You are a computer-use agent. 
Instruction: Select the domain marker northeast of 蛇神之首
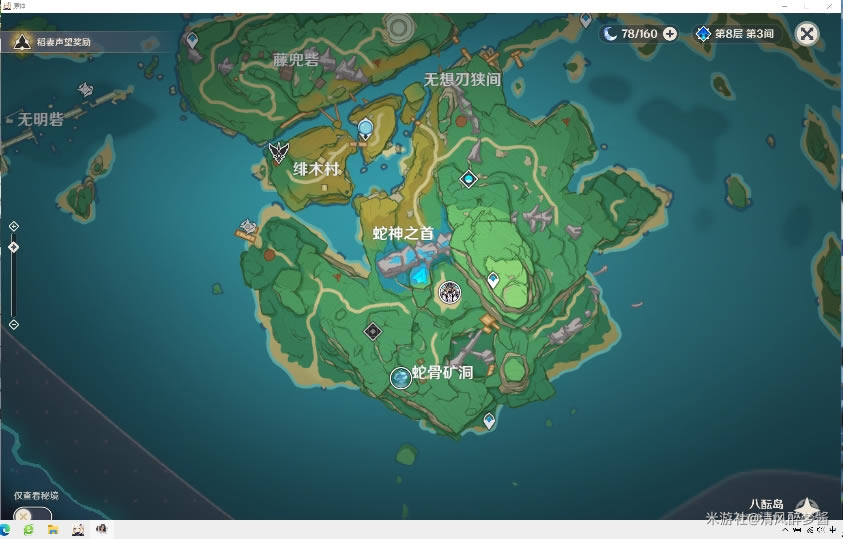click(x=467, y=179)
